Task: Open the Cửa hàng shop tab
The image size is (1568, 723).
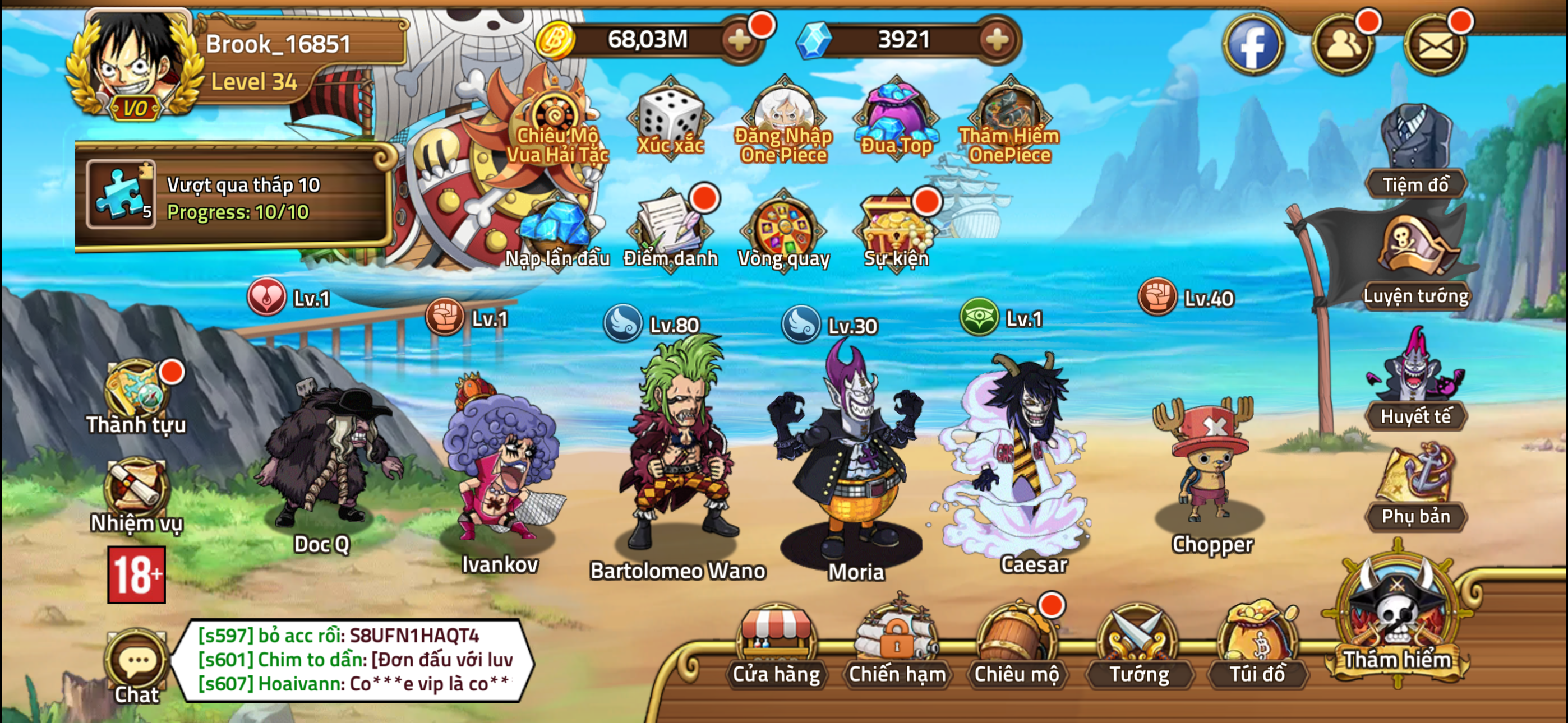Action: (776, 651)
